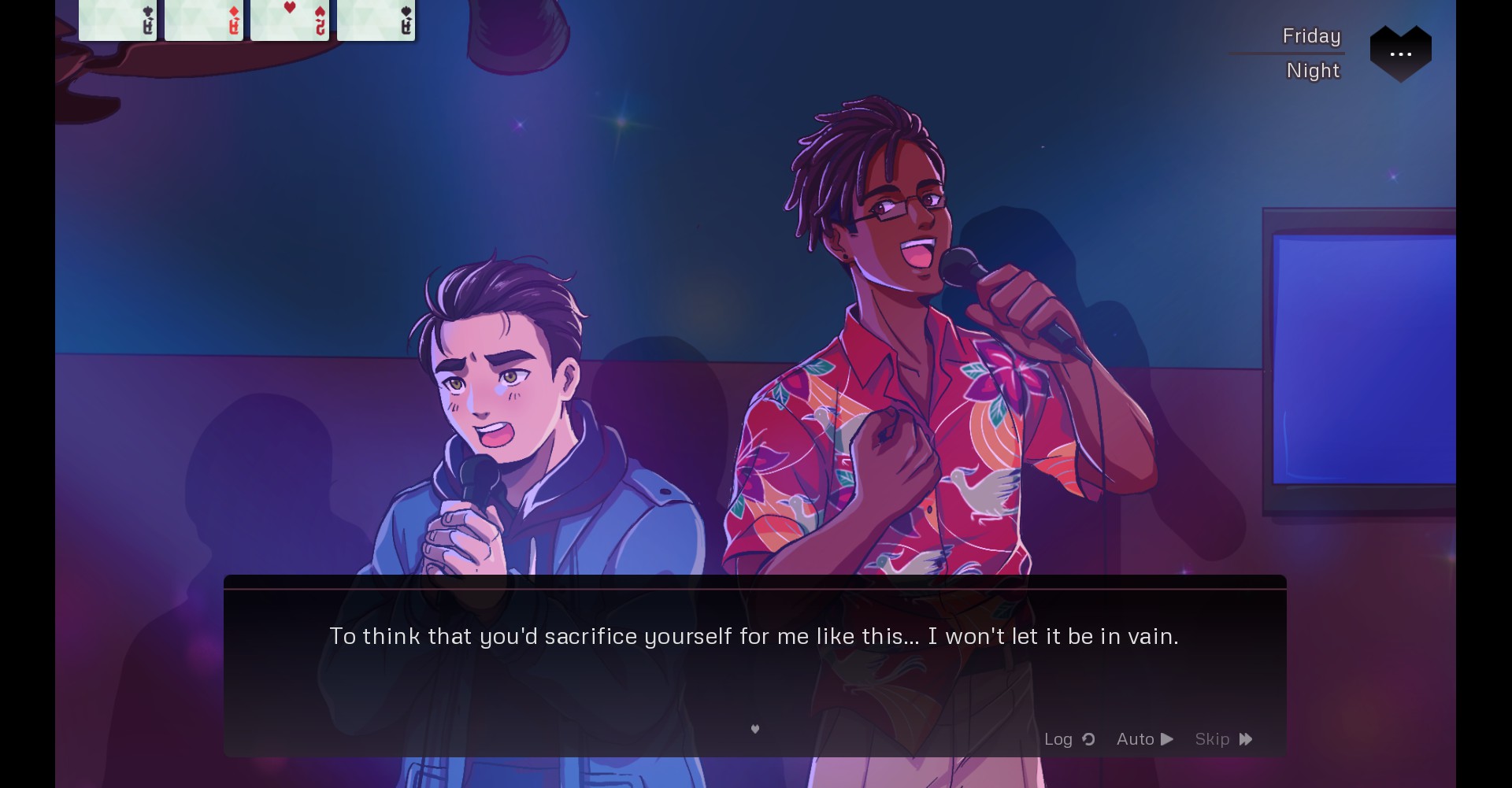Skip ahead with the Skip button
Viewport: 1512px width, 788px height.
point(1223,739)
